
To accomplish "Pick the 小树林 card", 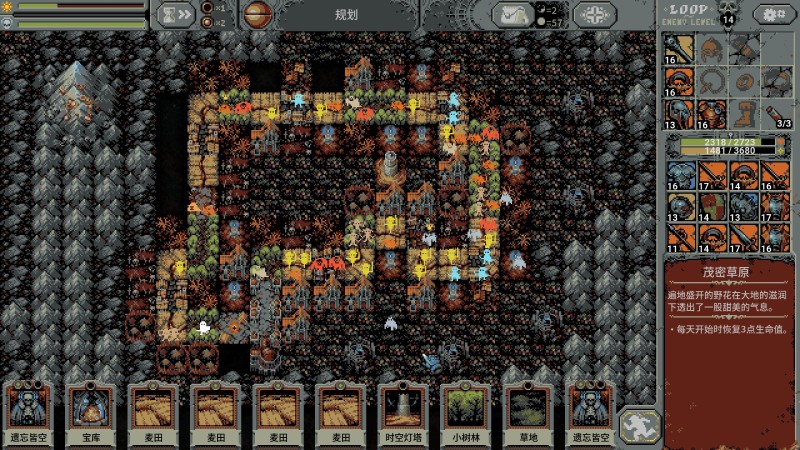I will tap(465, 410).
